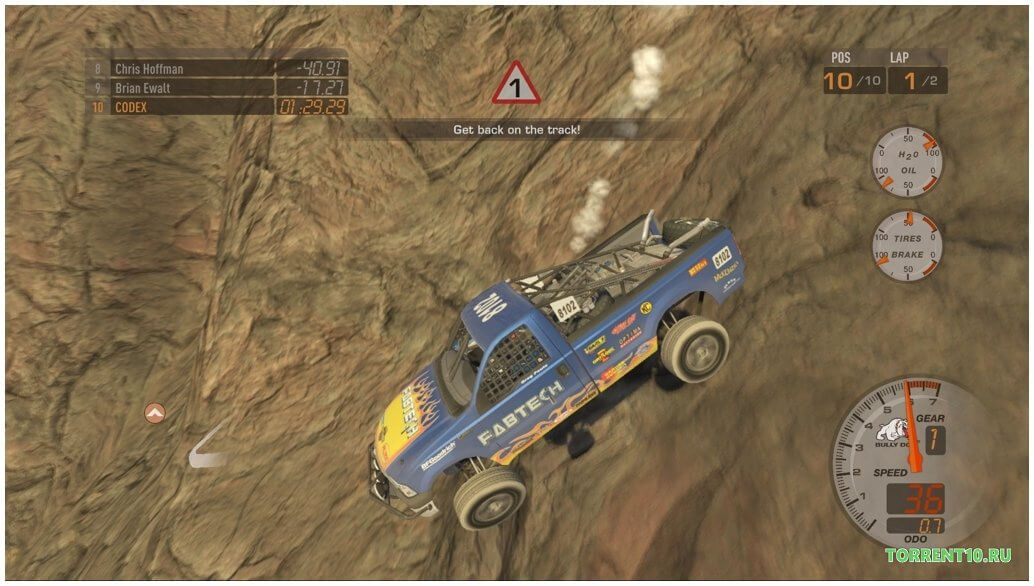1034x586 pixels.
Task: Click the red warning triangle sign
Action: (516, 86)
